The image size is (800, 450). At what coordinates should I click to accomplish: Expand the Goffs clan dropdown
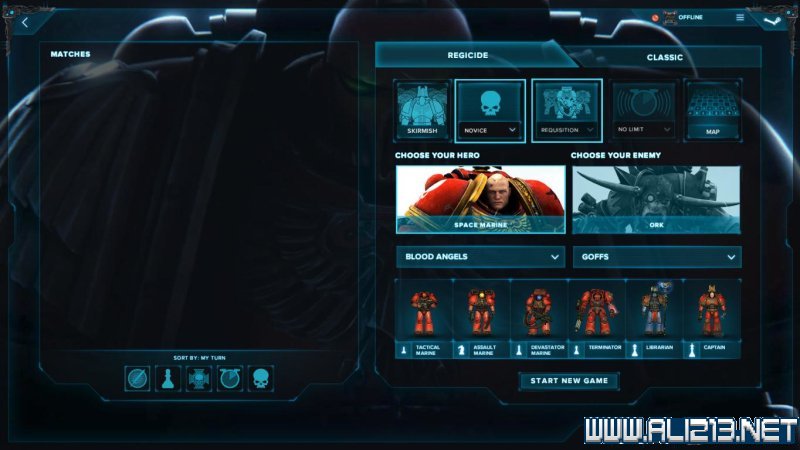pyautogui.click(x=656, y=257)
